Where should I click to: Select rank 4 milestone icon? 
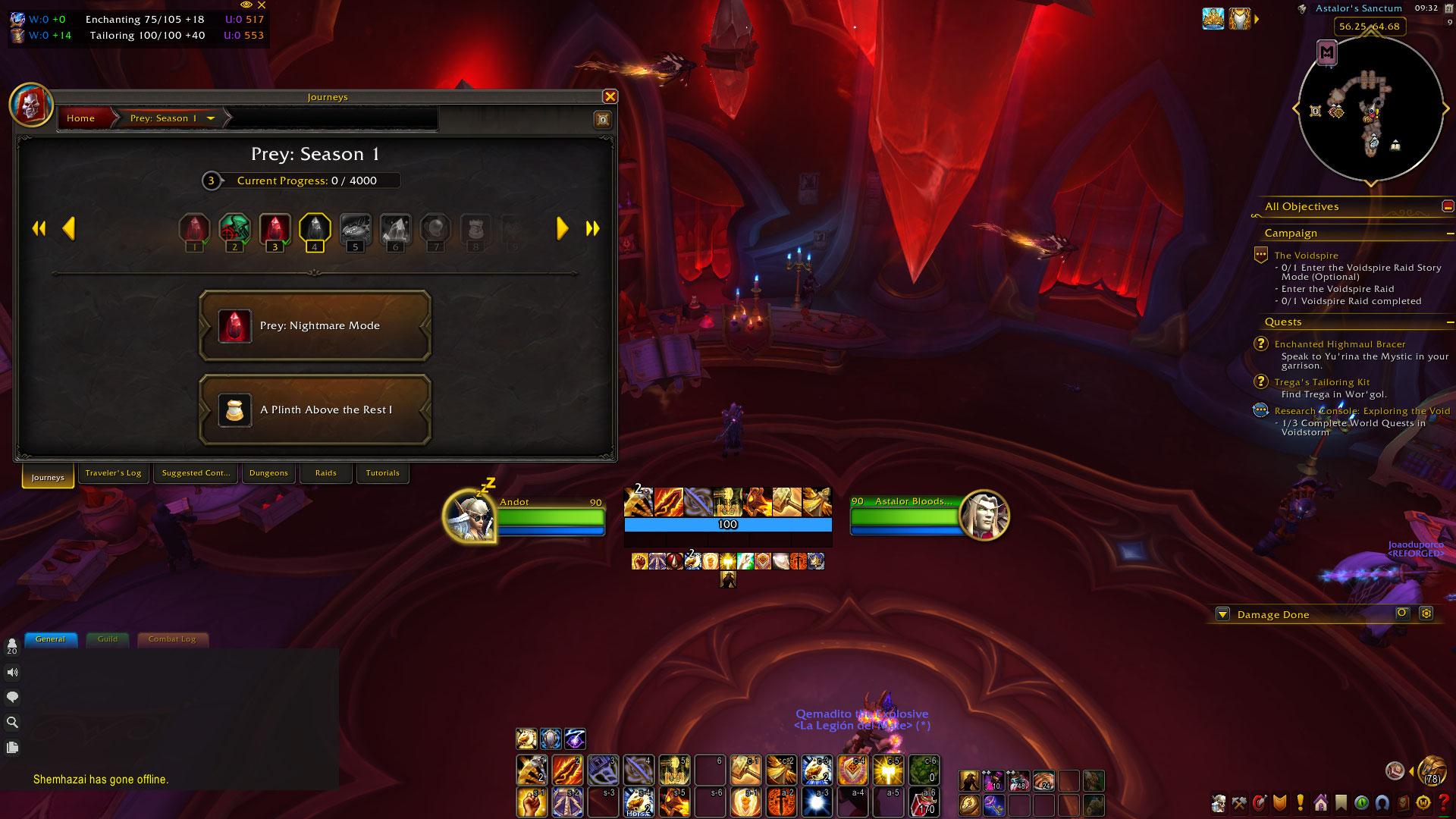[315, 229]
